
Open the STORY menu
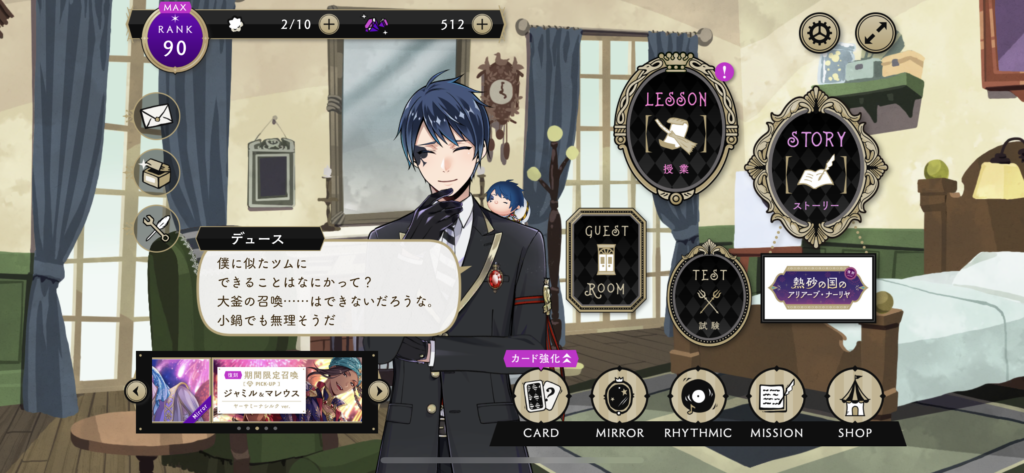(x=816, y=165)
